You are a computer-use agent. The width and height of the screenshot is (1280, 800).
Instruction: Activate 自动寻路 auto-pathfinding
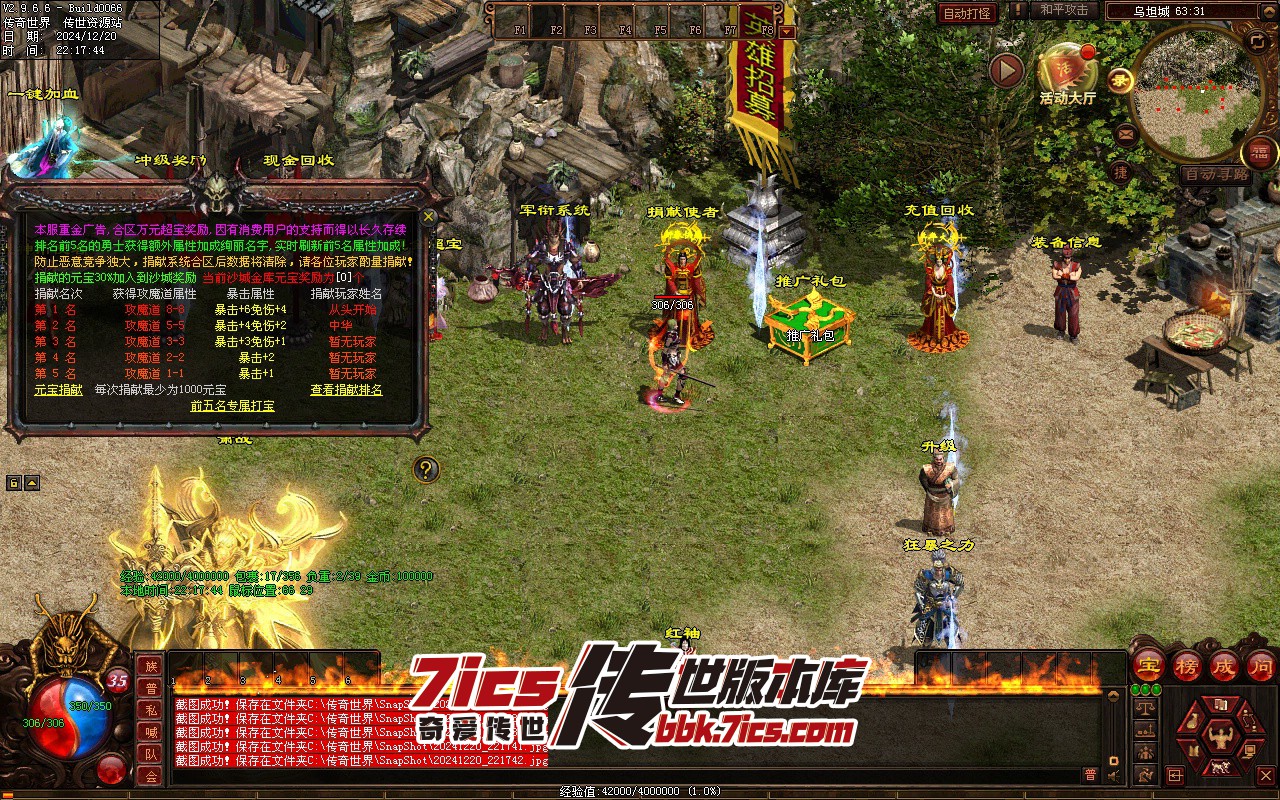point(1216,173)
